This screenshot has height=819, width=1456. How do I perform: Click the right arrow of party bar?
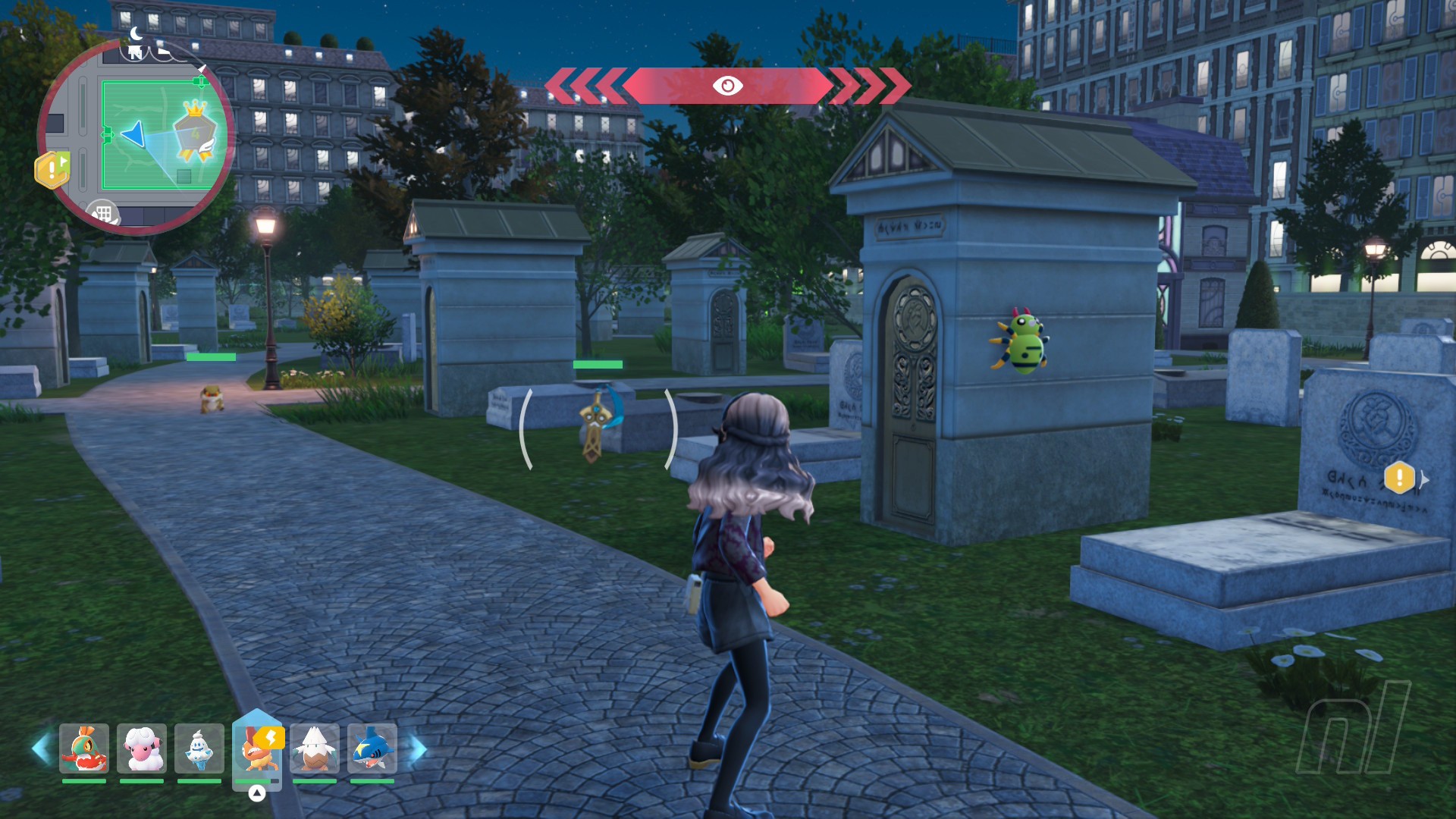pyautogui.click(x=418, y=748)
